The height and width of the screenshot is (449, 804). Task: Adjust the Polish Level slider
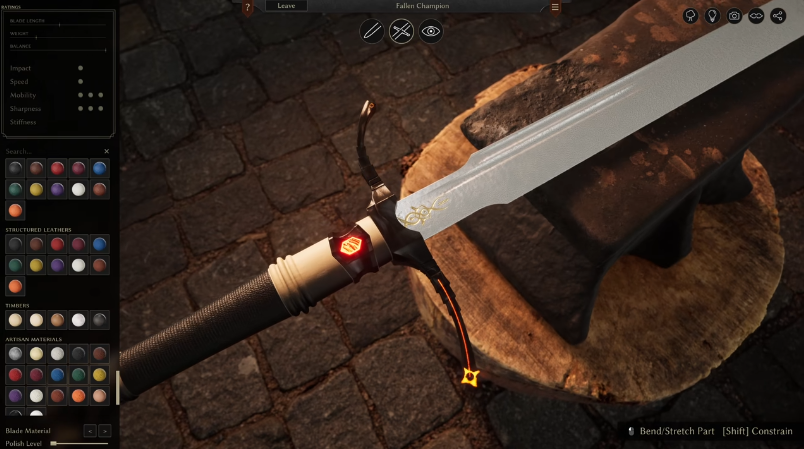click(x=80, y=443)
